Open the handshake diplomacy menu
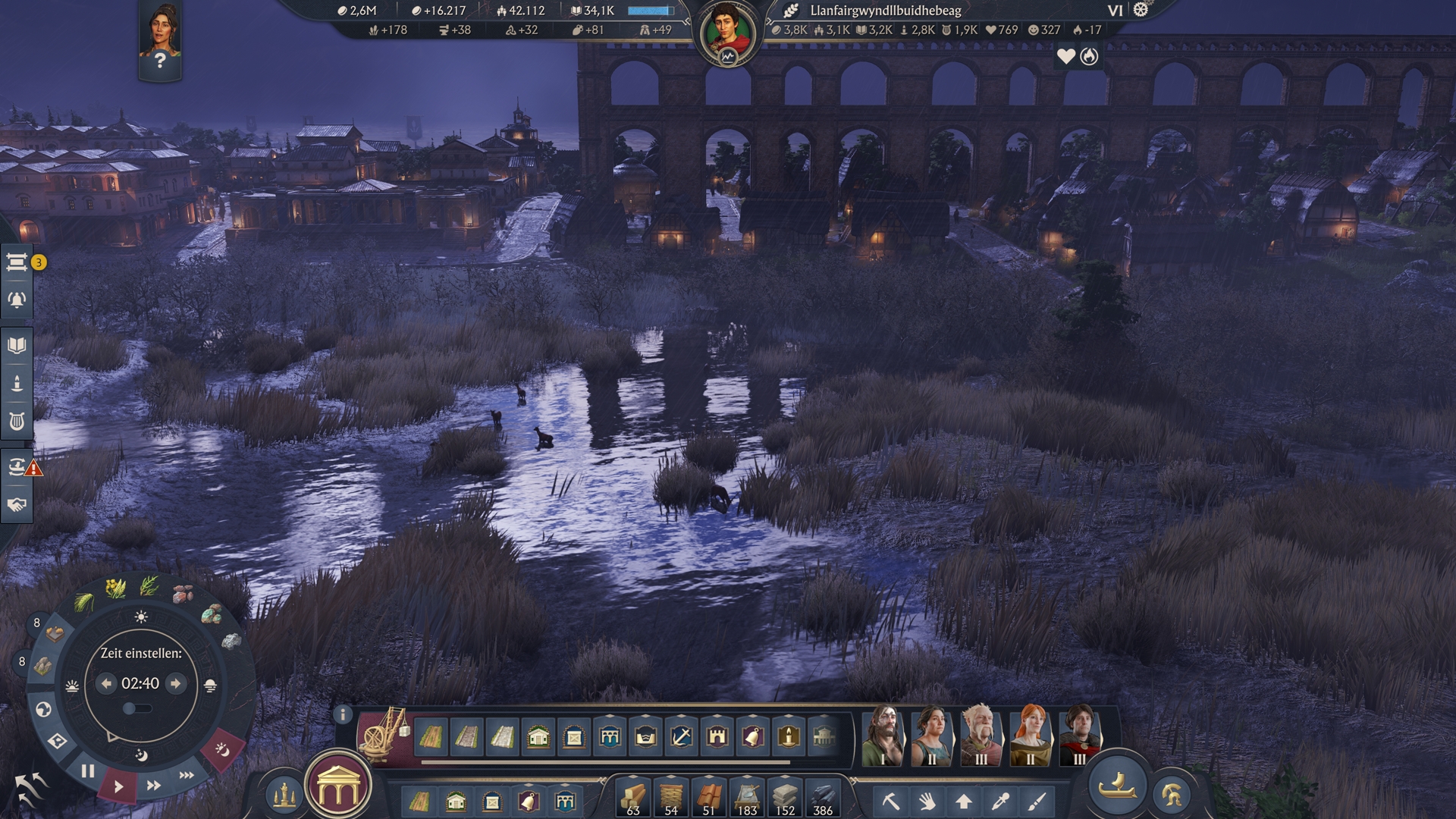 pos(17,505)
